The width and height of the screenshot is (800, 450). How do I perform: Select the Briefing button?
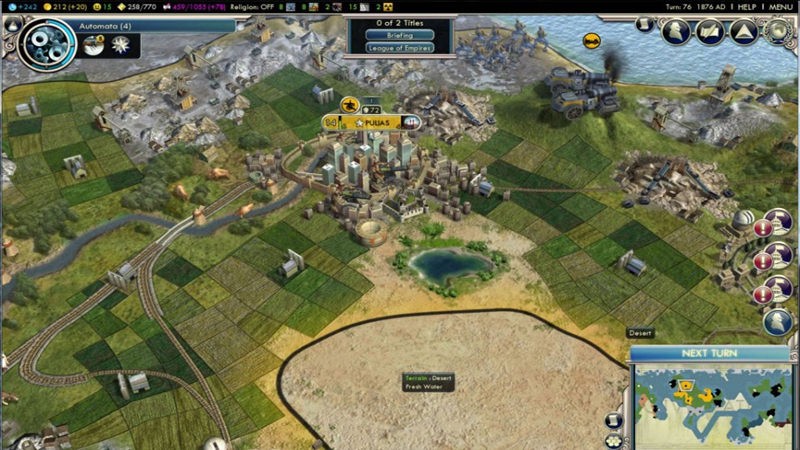click(399, 35)
